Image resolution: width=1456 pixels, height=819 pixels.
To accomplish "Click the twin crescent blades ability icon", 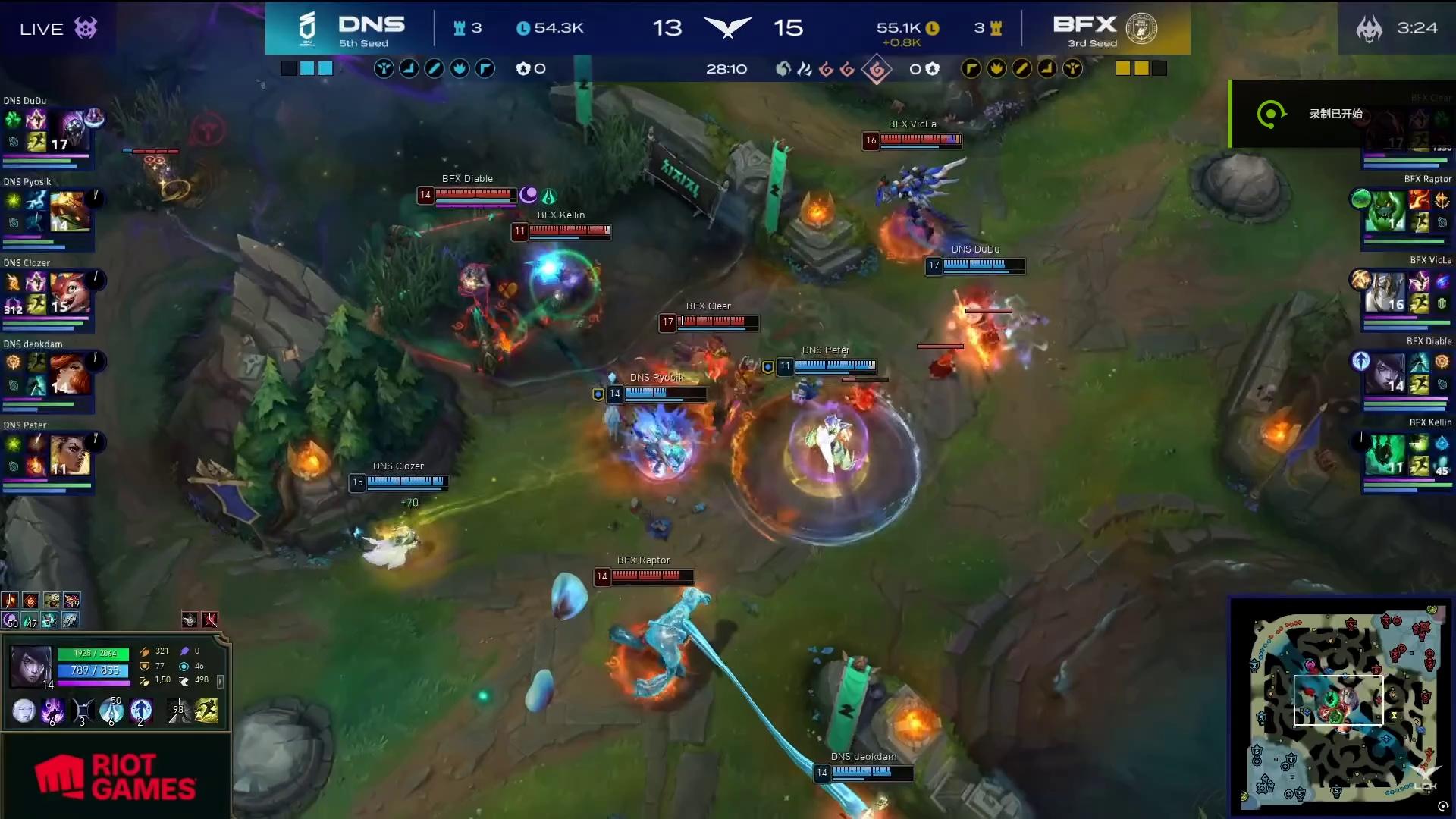I will (x=82, y=711).
